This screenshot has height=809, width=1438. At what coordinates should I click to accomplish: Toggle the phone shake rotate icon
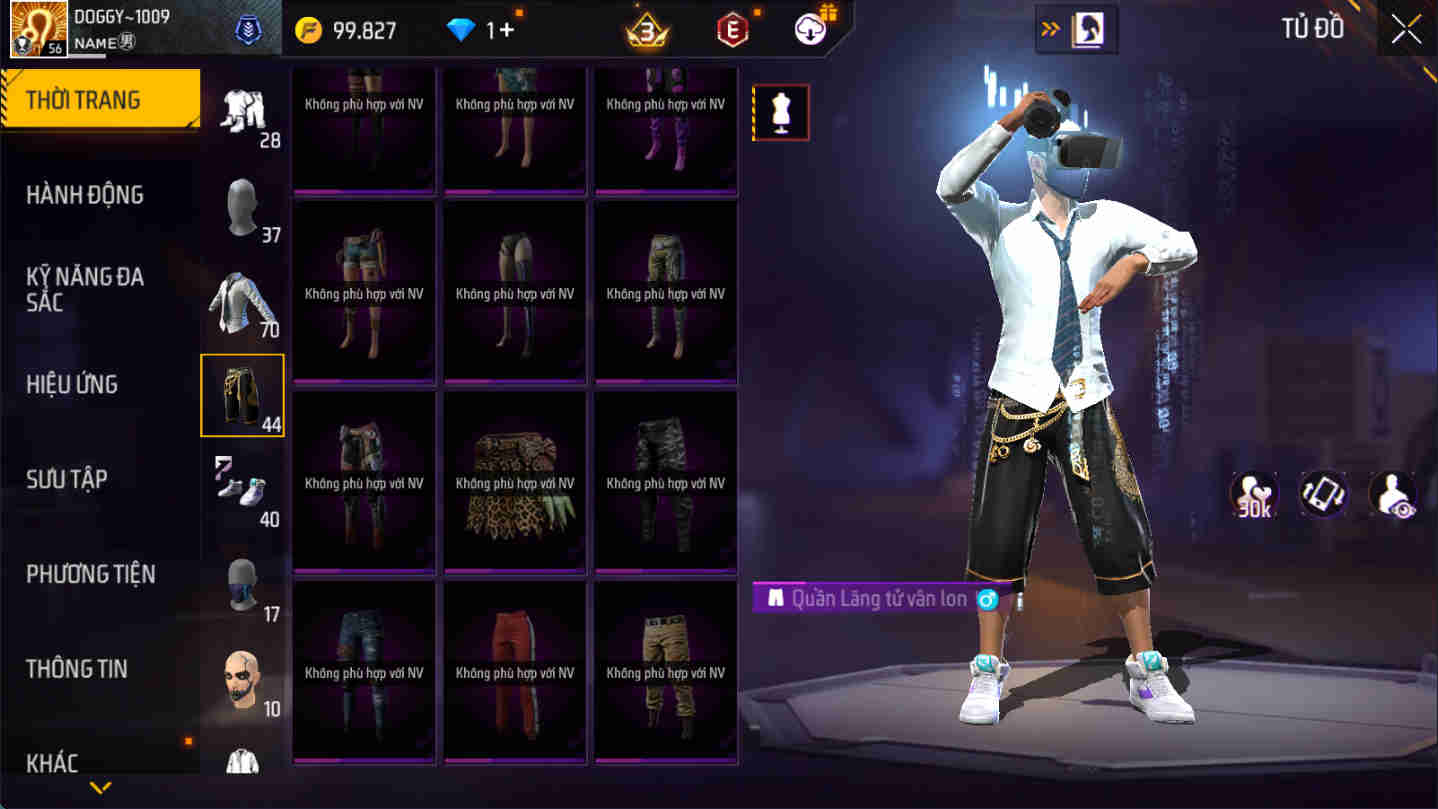1323,493
